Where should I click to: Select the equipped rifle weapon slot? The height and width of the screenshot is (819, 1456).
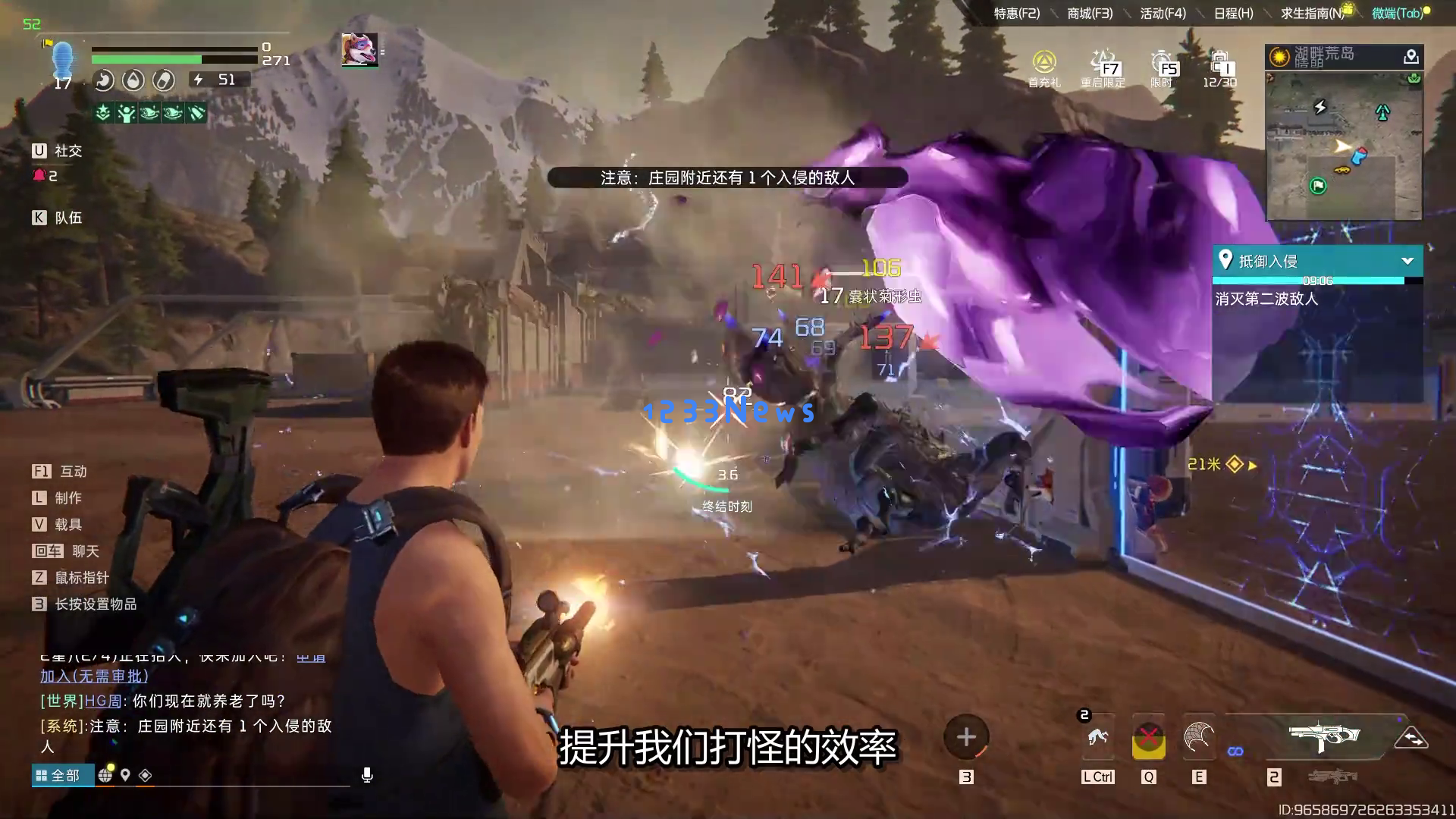[x=1324, y=736]
